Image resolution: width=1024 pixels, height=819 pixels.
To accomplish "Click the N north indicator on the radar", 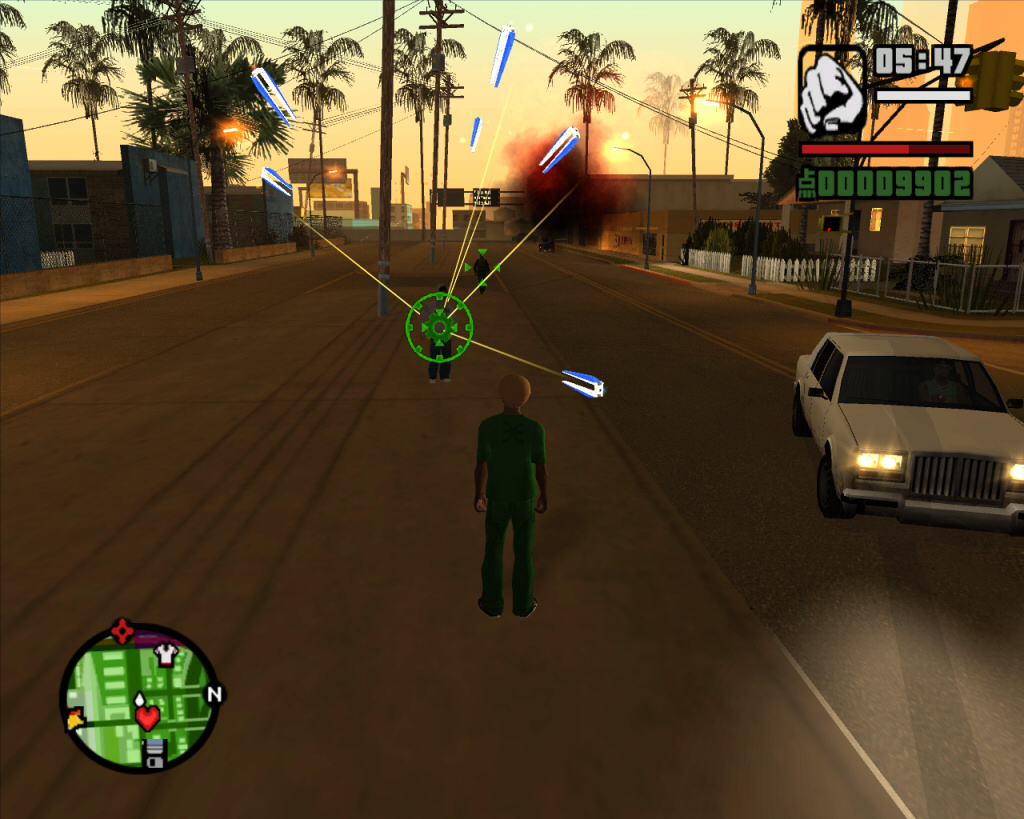I will click(x=213, y=694).
